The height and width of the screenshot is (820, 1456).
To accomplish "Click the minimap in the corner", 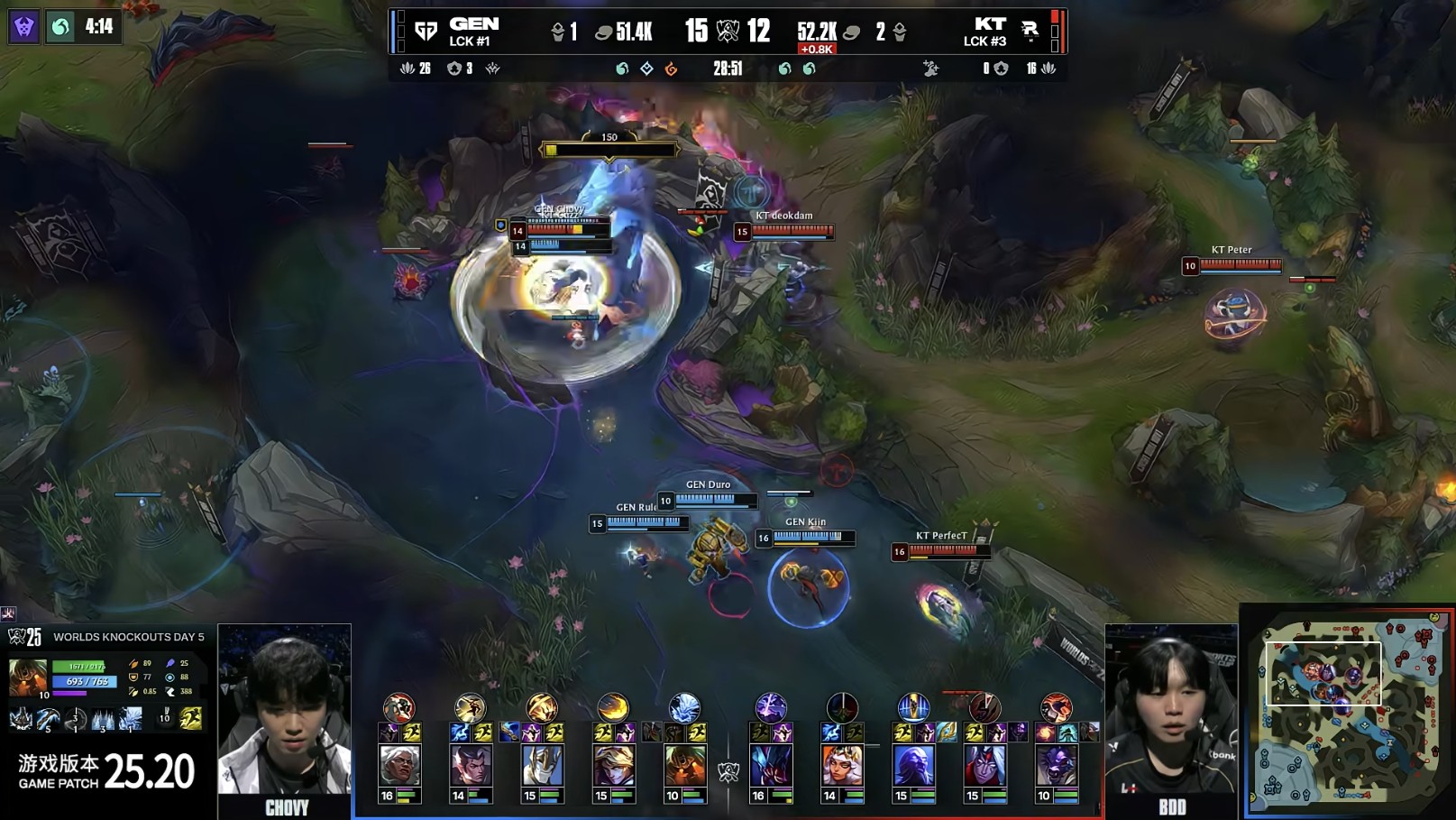I will click(1349, 711).
